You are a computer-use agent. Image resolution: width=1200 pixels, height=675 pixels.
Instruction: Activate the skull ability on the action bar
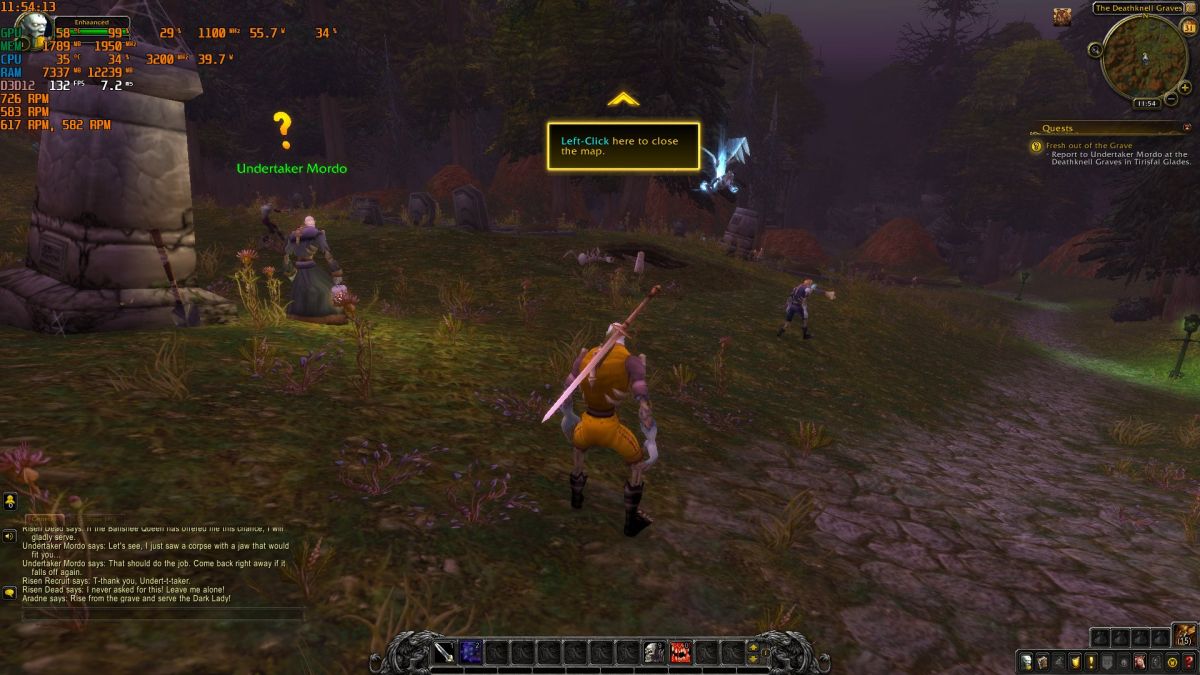[654, 653]
